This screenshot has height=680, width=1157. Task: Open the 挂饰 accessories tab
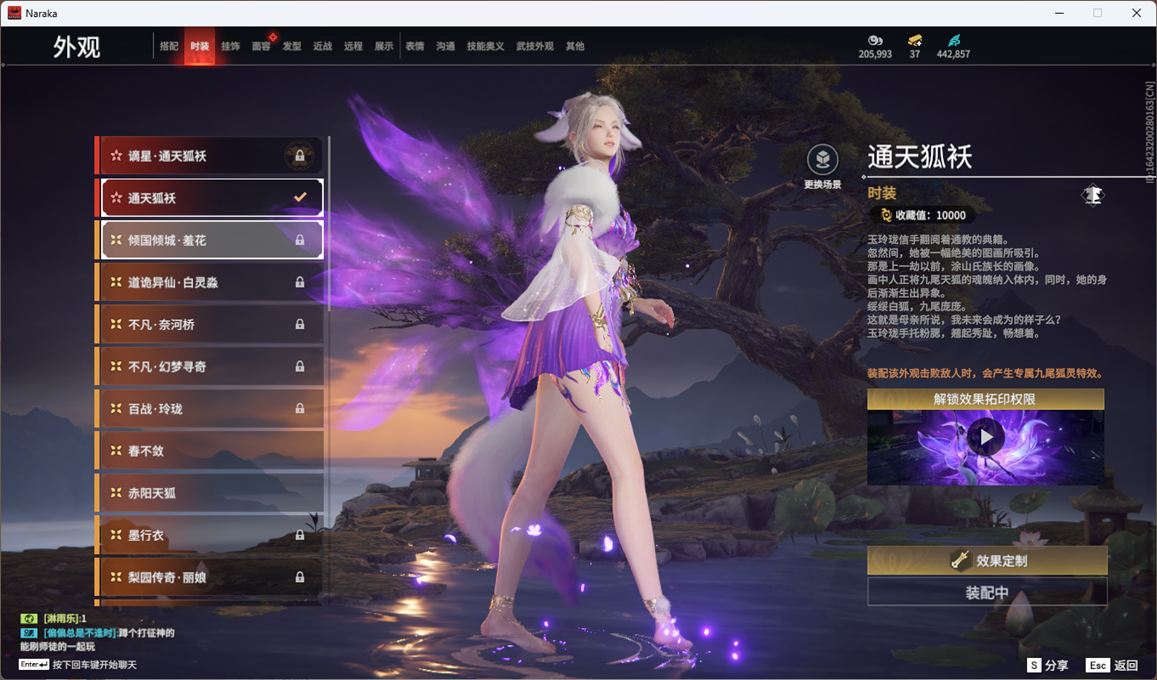coord(230,46)
